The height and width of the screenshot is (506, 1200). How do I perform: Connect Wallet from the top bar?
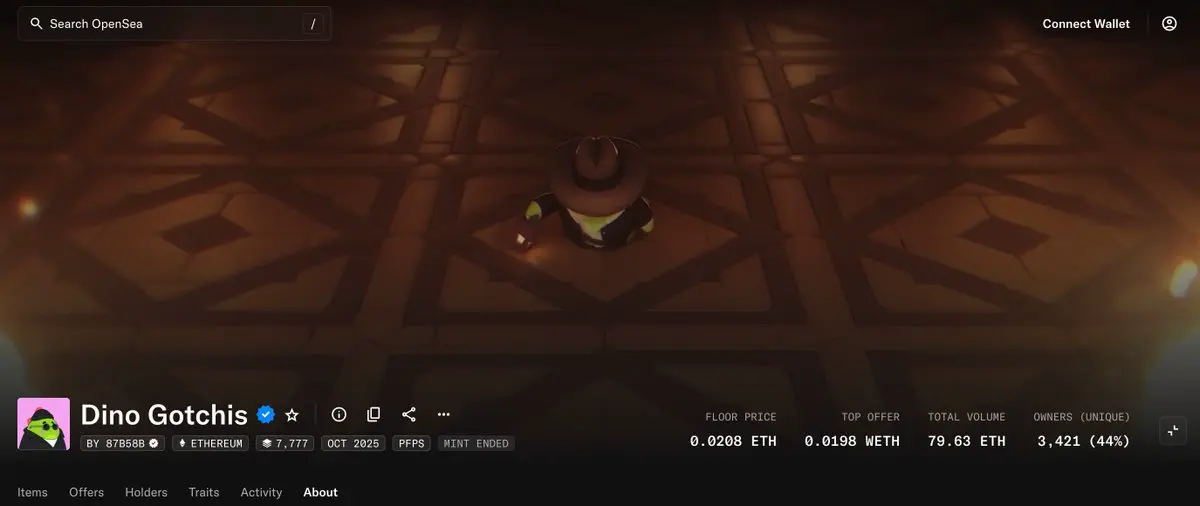tap(1086, 24)
